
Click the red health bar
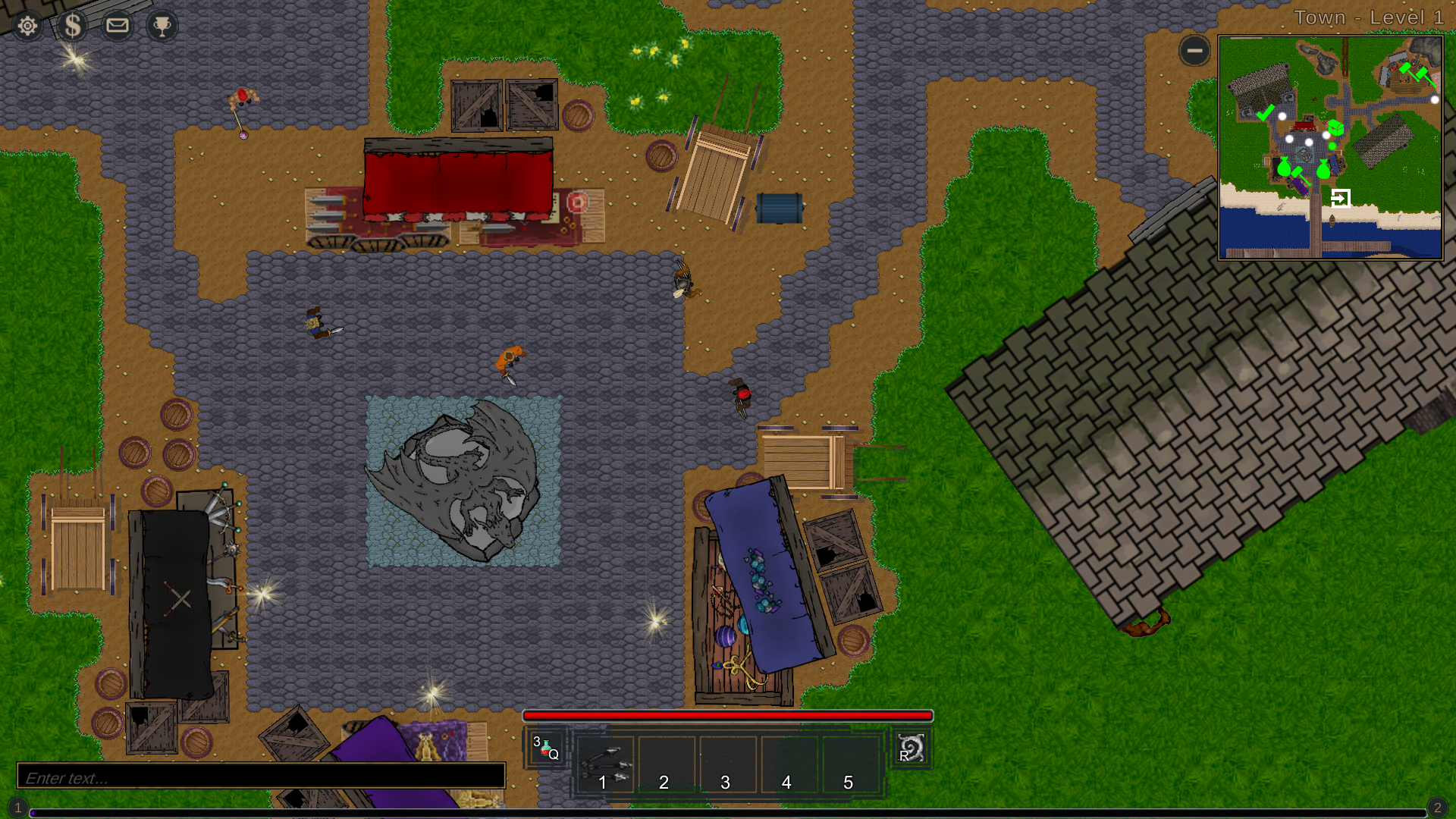[728, 716]
